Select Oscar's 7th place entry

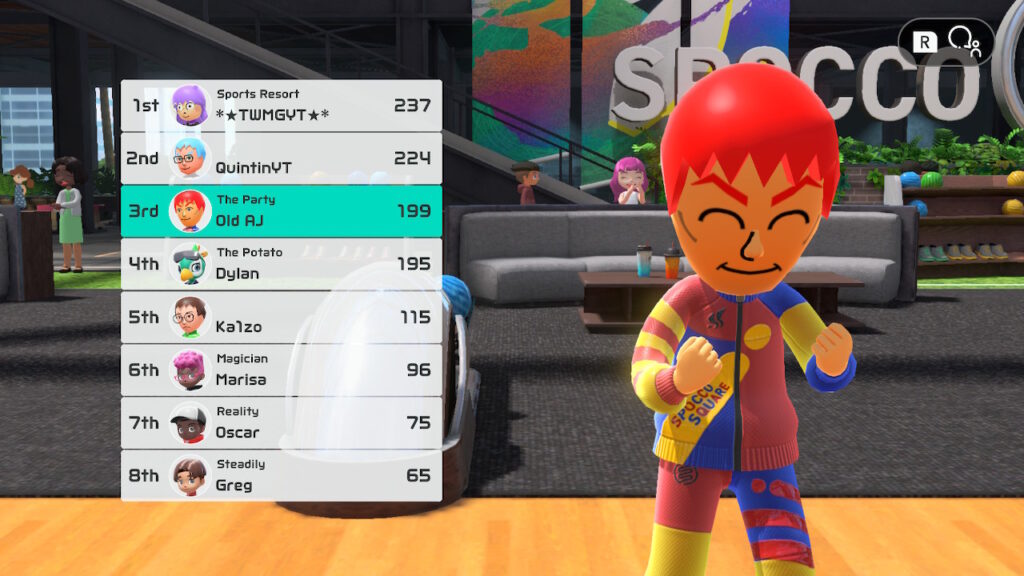[281, 423]
